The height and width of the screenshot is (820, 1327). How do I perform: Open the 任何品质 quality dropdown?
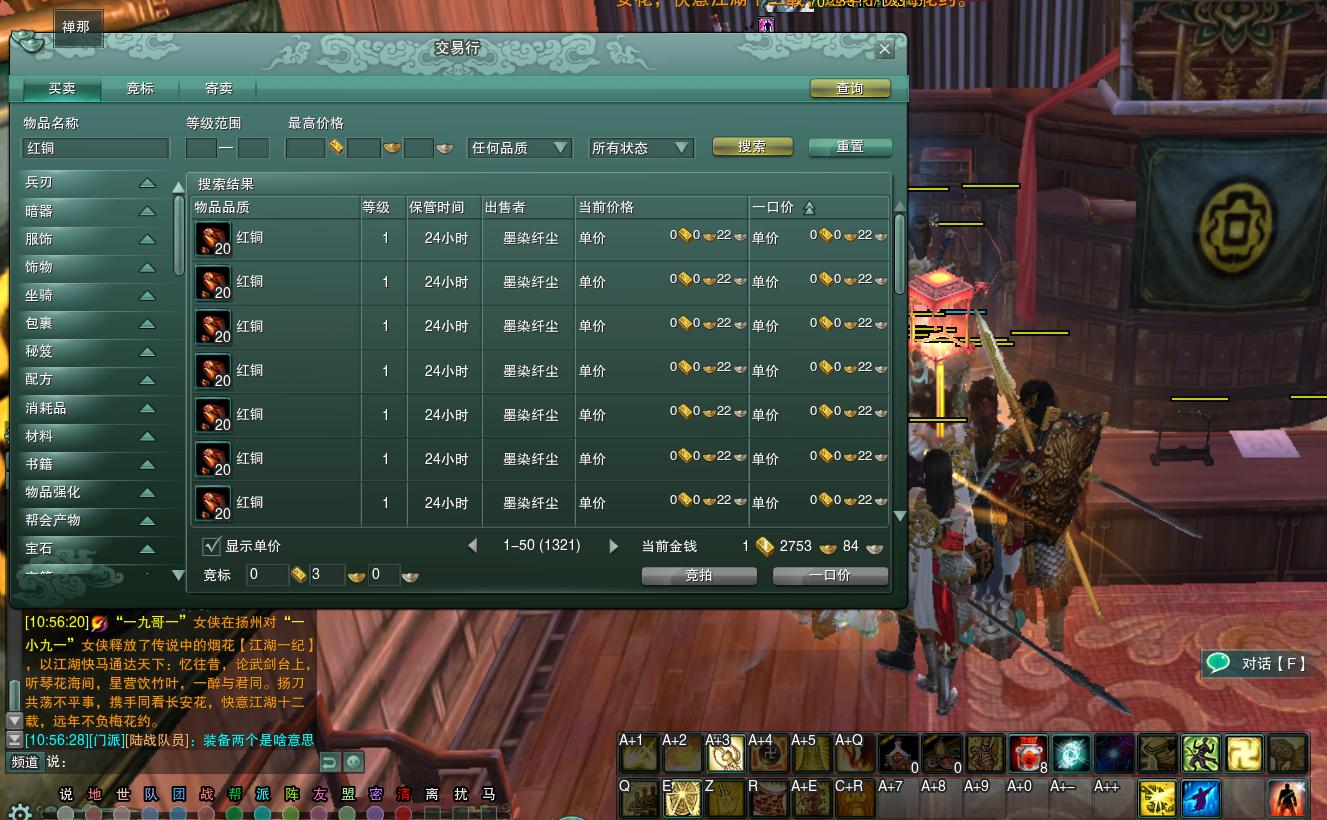(x=519, y=148)
